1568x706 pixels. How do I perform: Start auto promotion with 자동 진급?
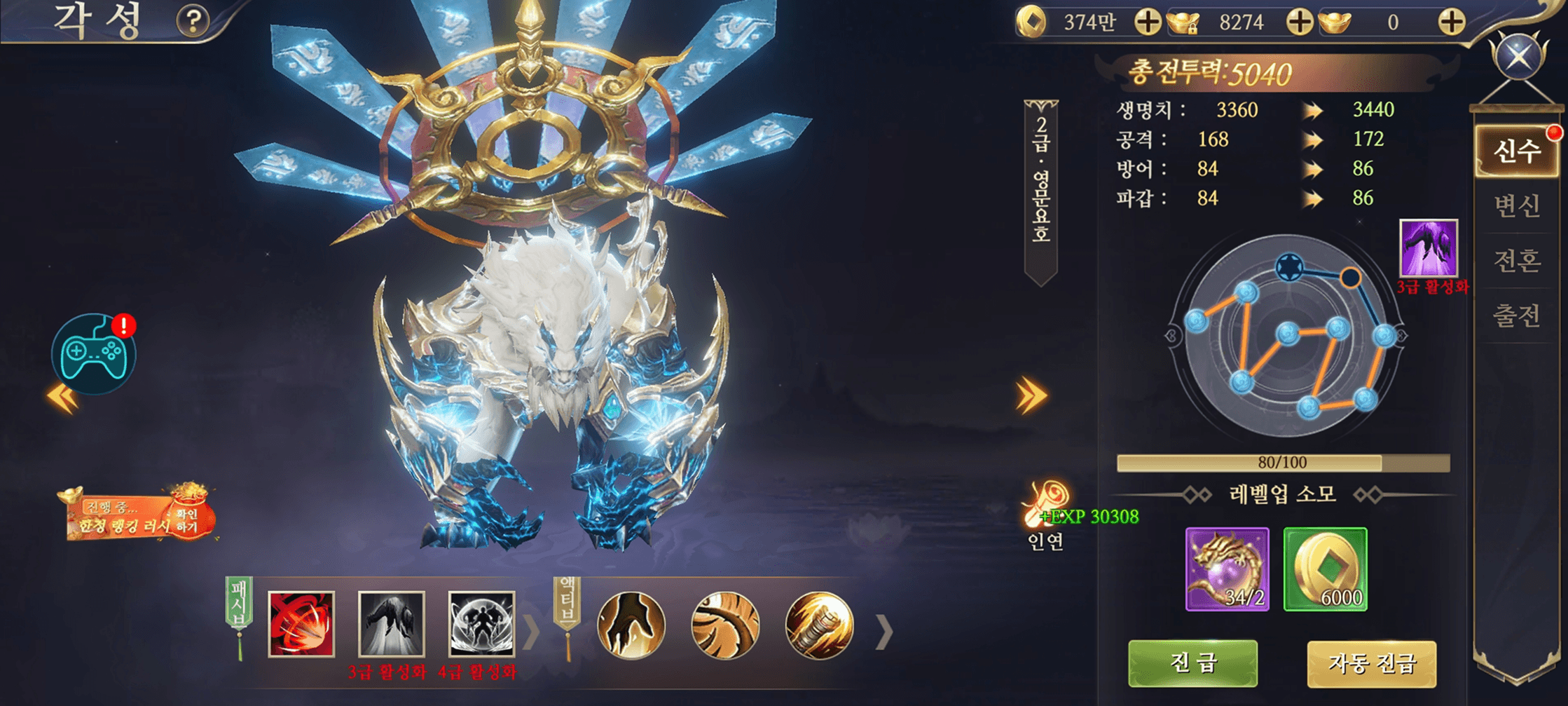(x=1371, y=663)
